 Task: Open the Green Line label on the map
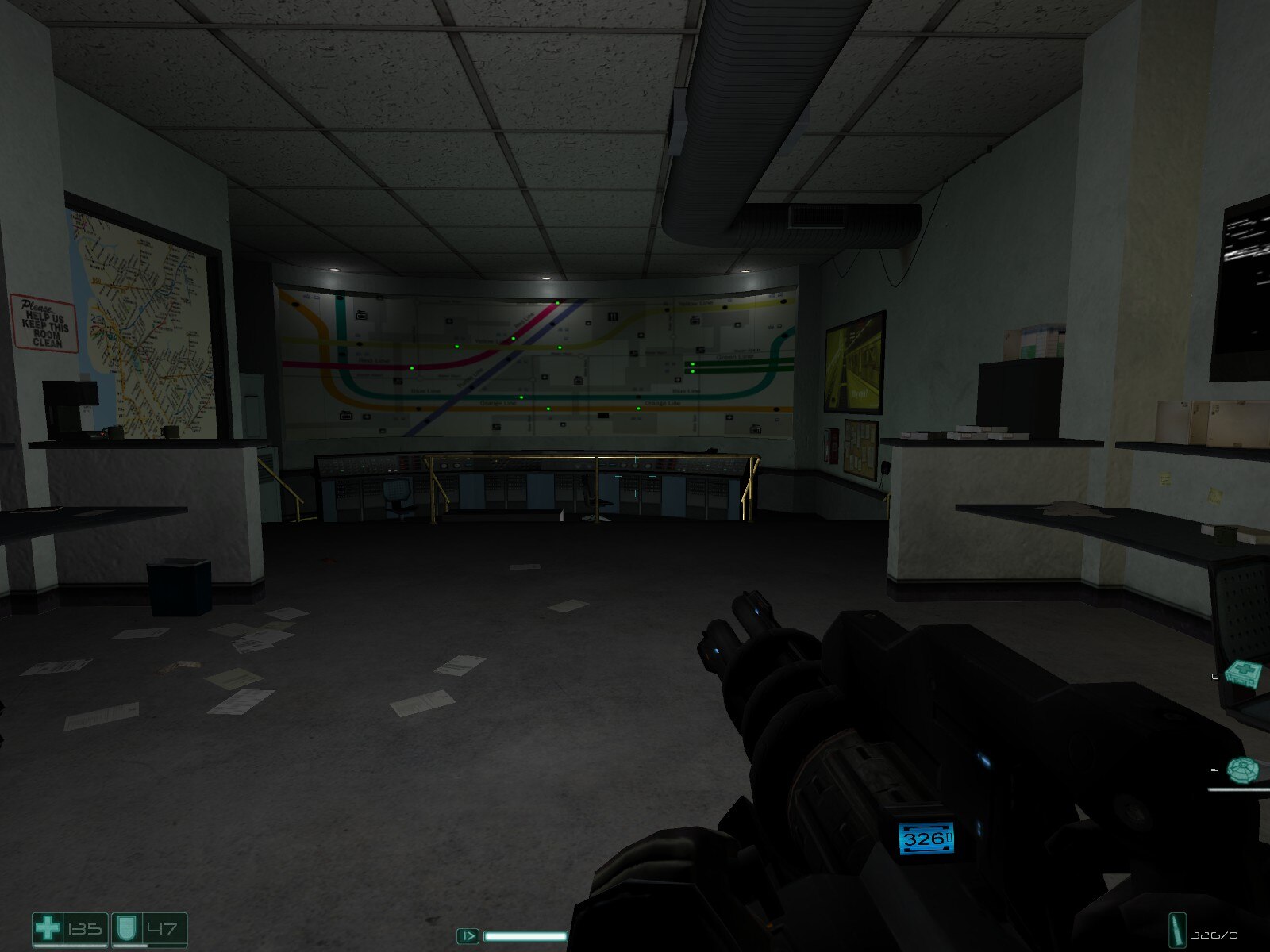click(734, 357)
